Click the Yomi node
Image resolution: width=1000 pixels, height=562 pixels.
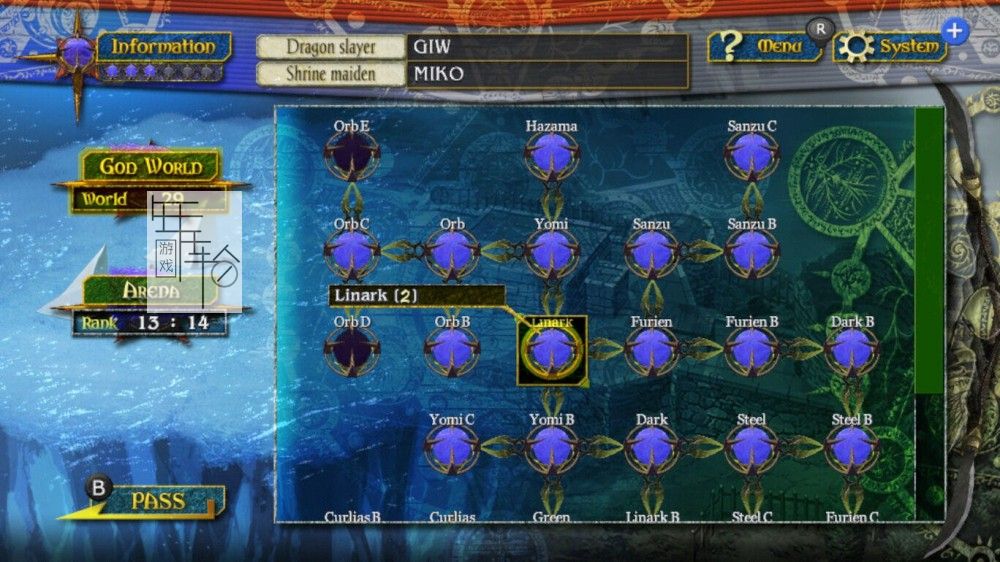(x=551, y=252)
